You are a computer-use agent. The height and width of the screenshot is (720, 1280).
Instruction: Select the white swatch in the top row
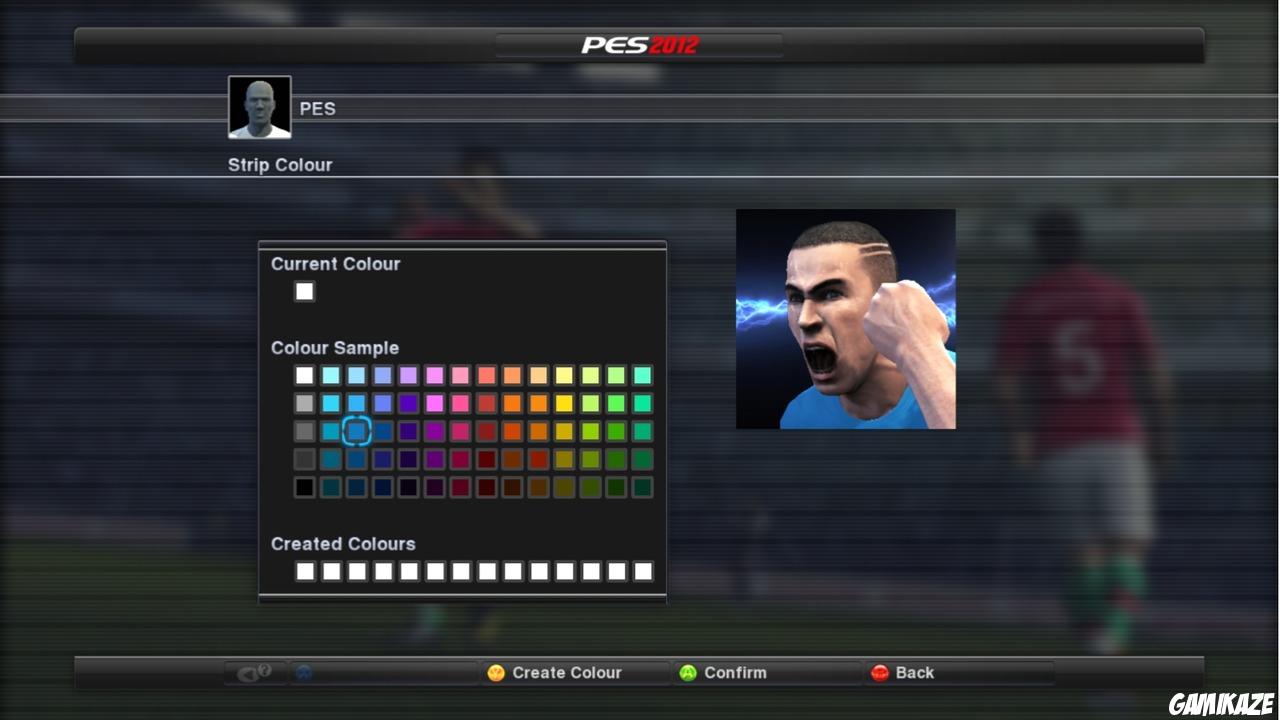[304, 375]
